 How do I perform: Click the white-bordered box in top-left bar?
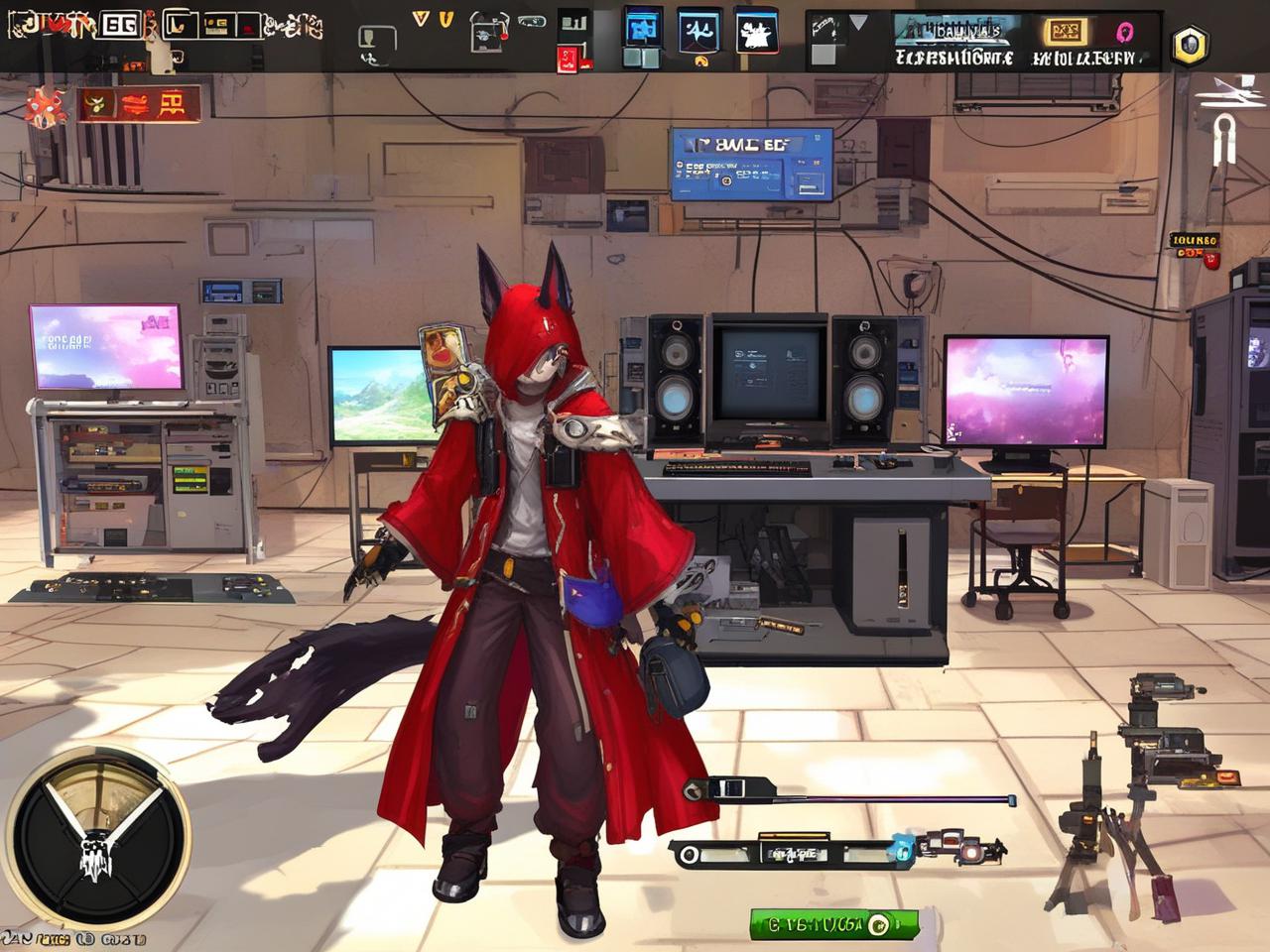pyautogui.click(x=120, y=24)
